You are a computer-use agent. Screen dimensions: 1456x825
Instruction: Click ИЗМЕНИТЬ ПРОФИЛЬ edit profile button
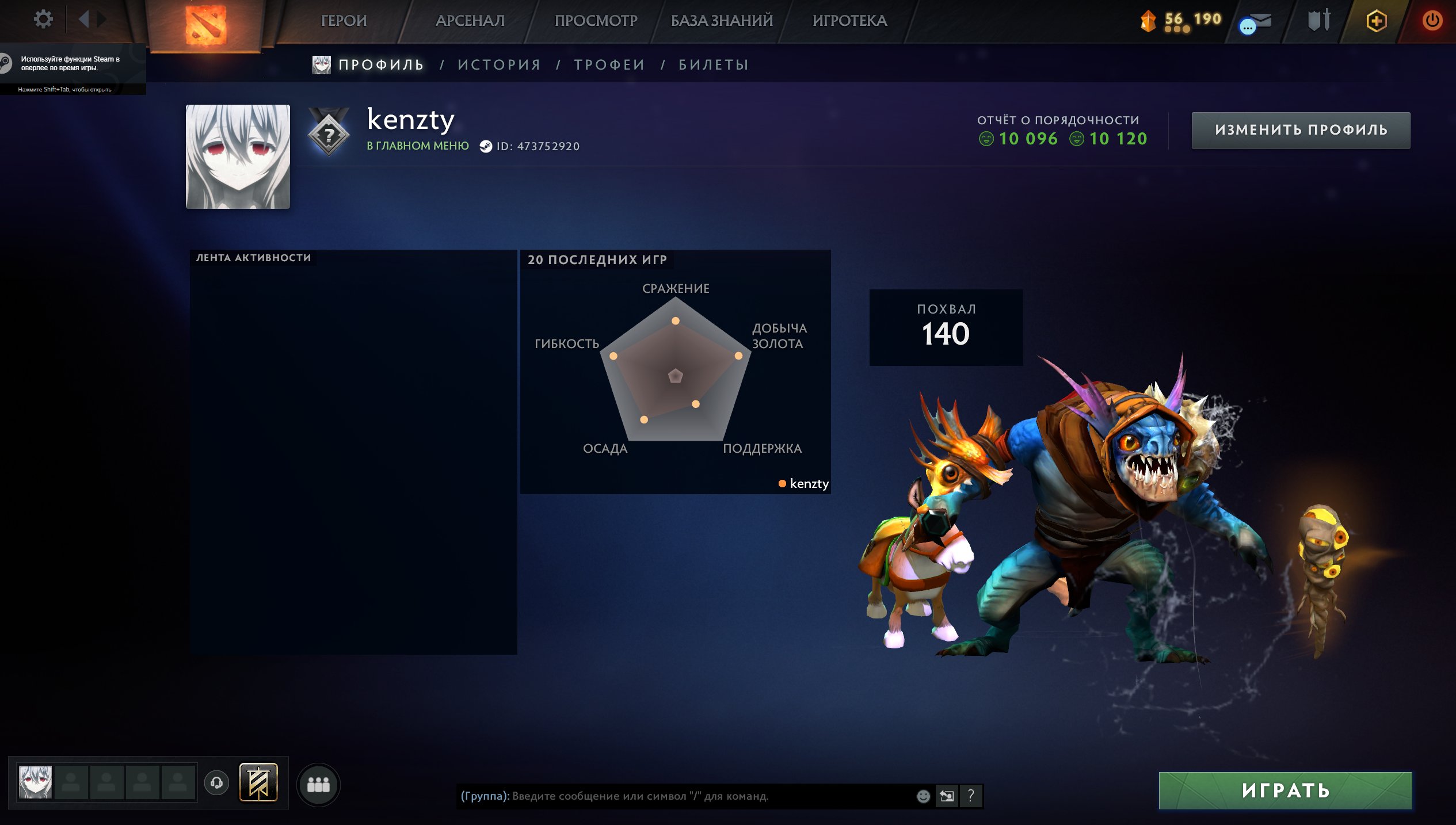point(1301,130)
